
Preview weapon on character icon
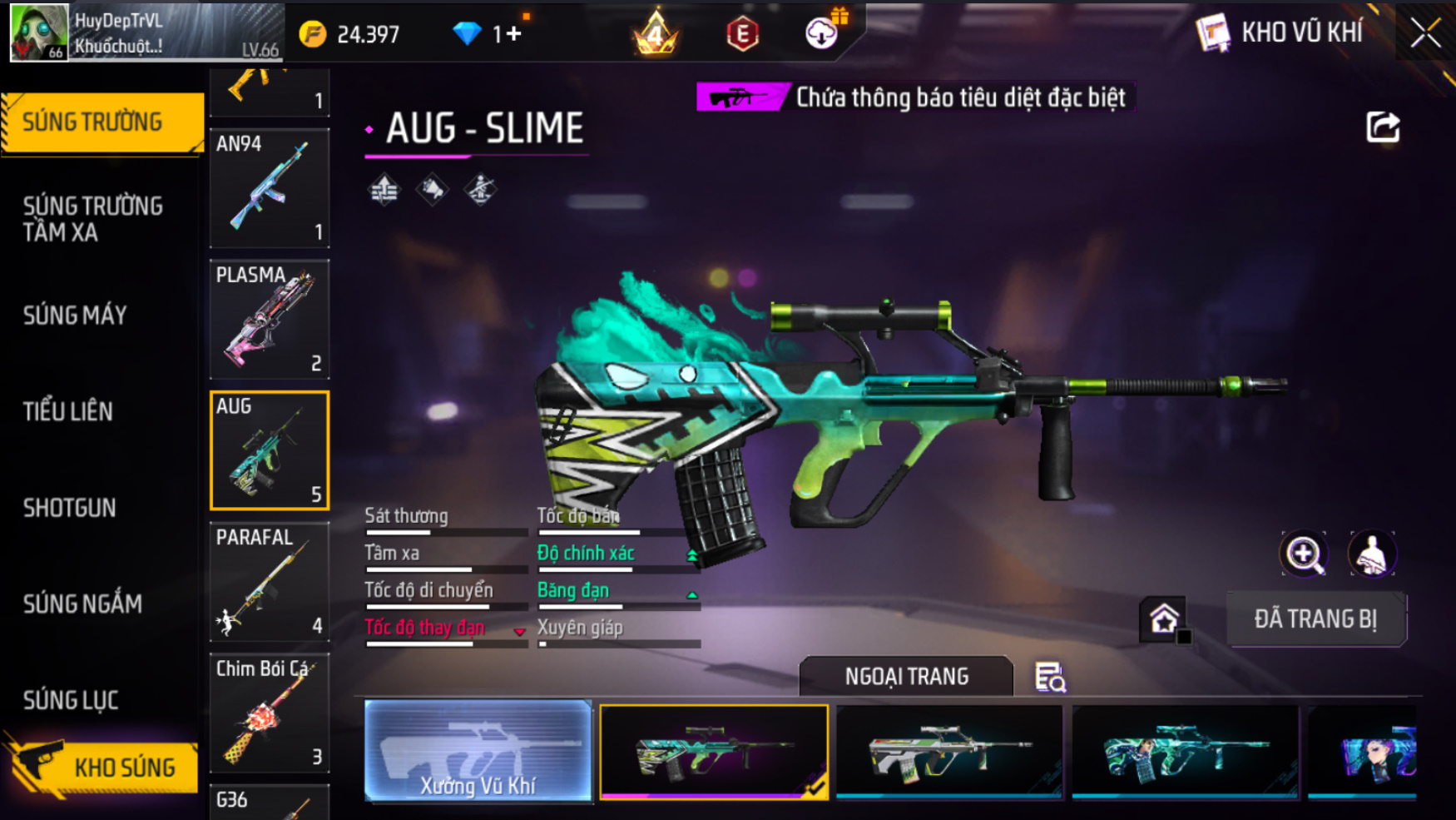[1371, 554]
